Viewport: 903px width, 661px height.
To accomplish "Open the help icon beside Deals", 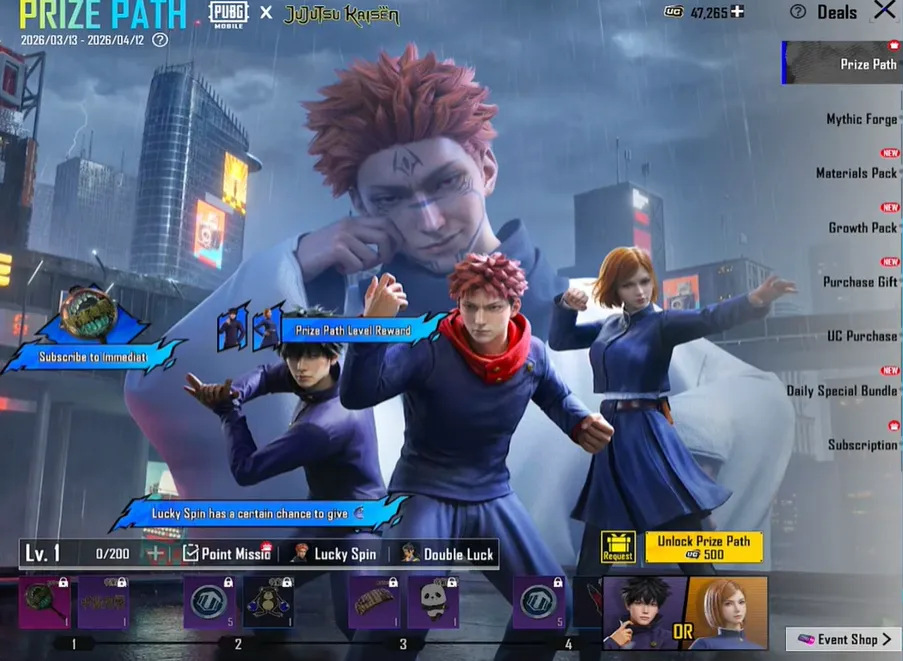I will click(797, 12).
